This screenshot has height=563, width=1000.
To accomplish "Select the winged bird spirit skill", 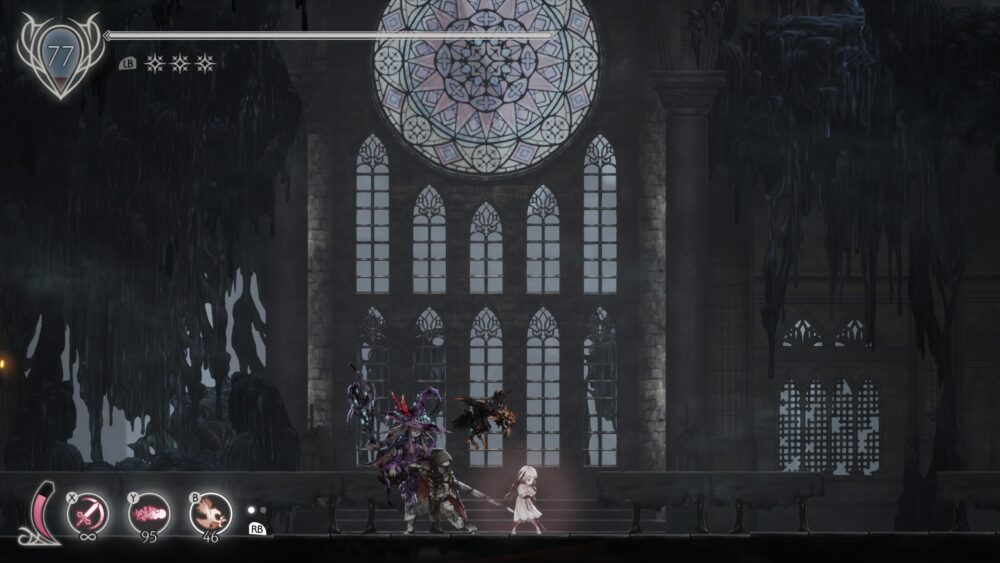I will tap(211, 514).
